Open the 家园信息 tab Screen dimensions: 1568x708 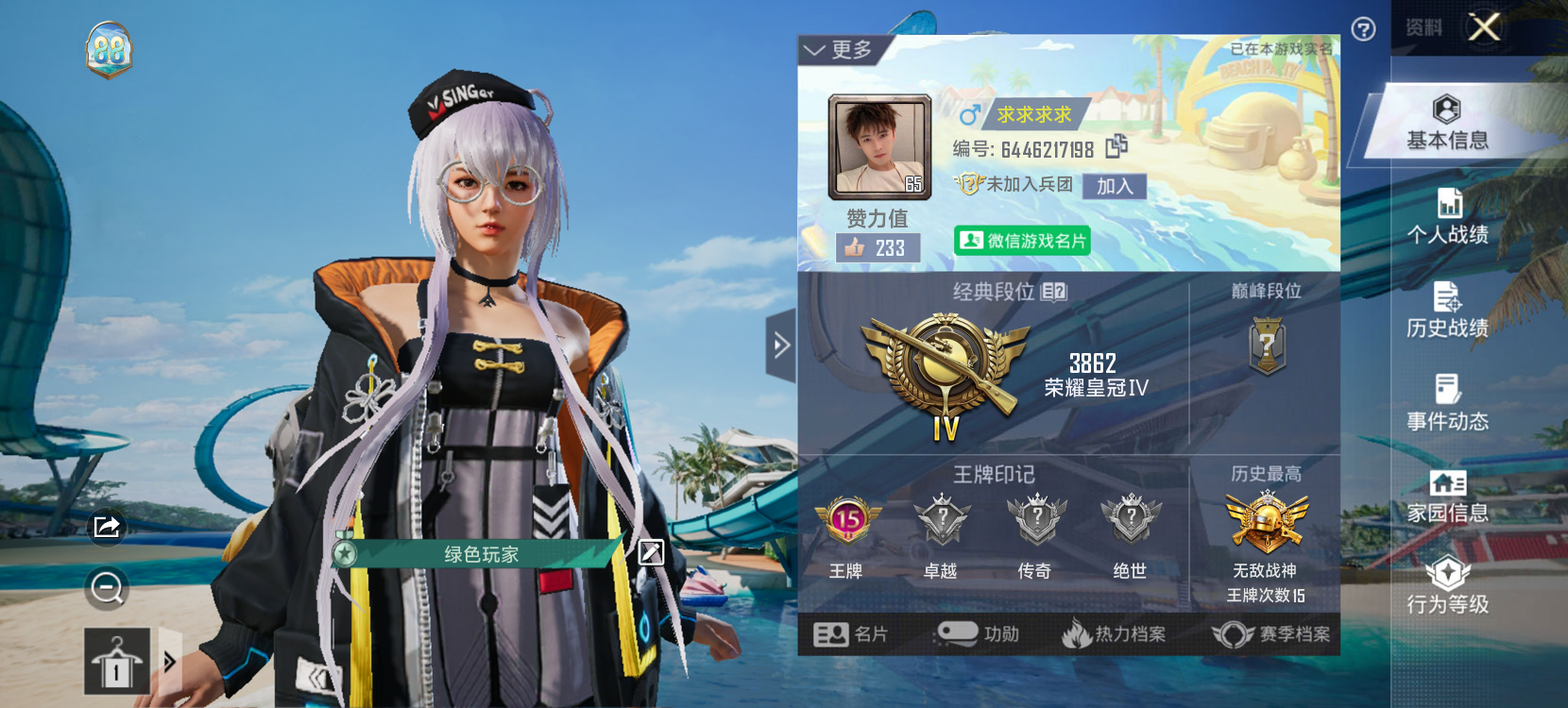tap(1447, 497)
